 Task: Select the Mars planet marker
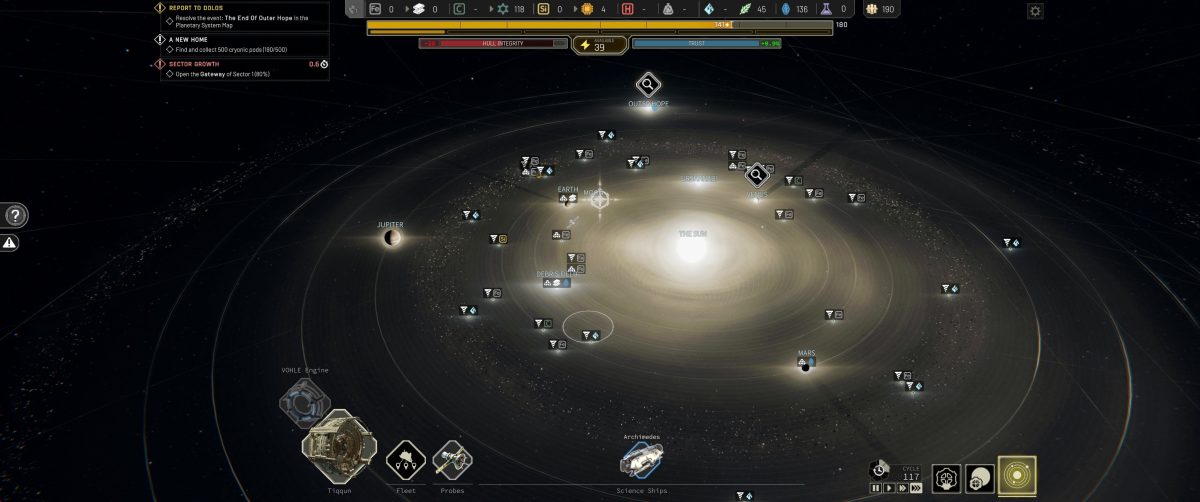(806, 362)
